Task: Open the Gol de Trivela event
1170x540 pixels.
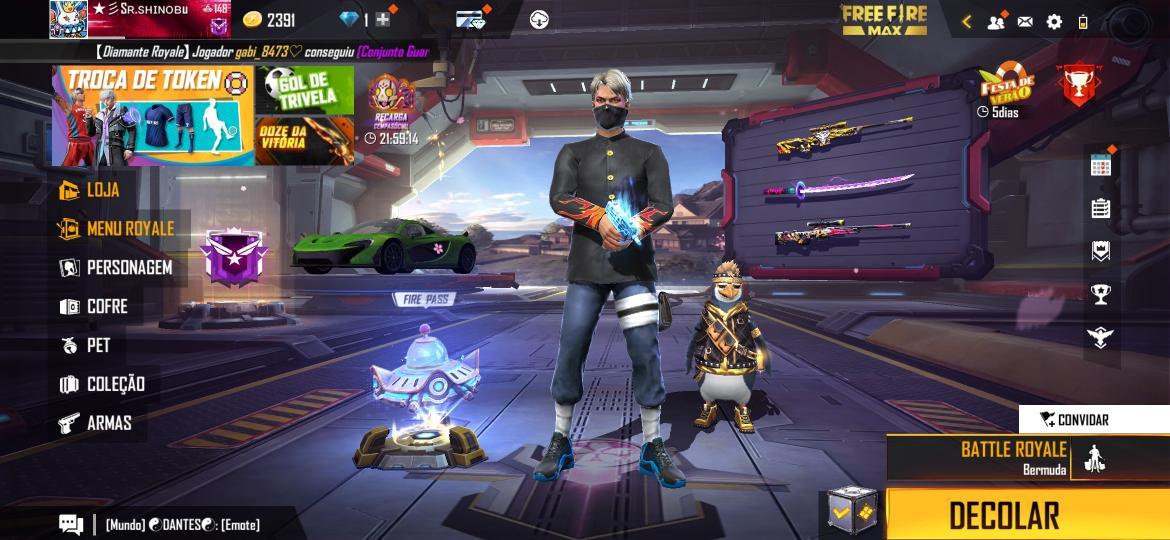Action: tap(304, 90)
